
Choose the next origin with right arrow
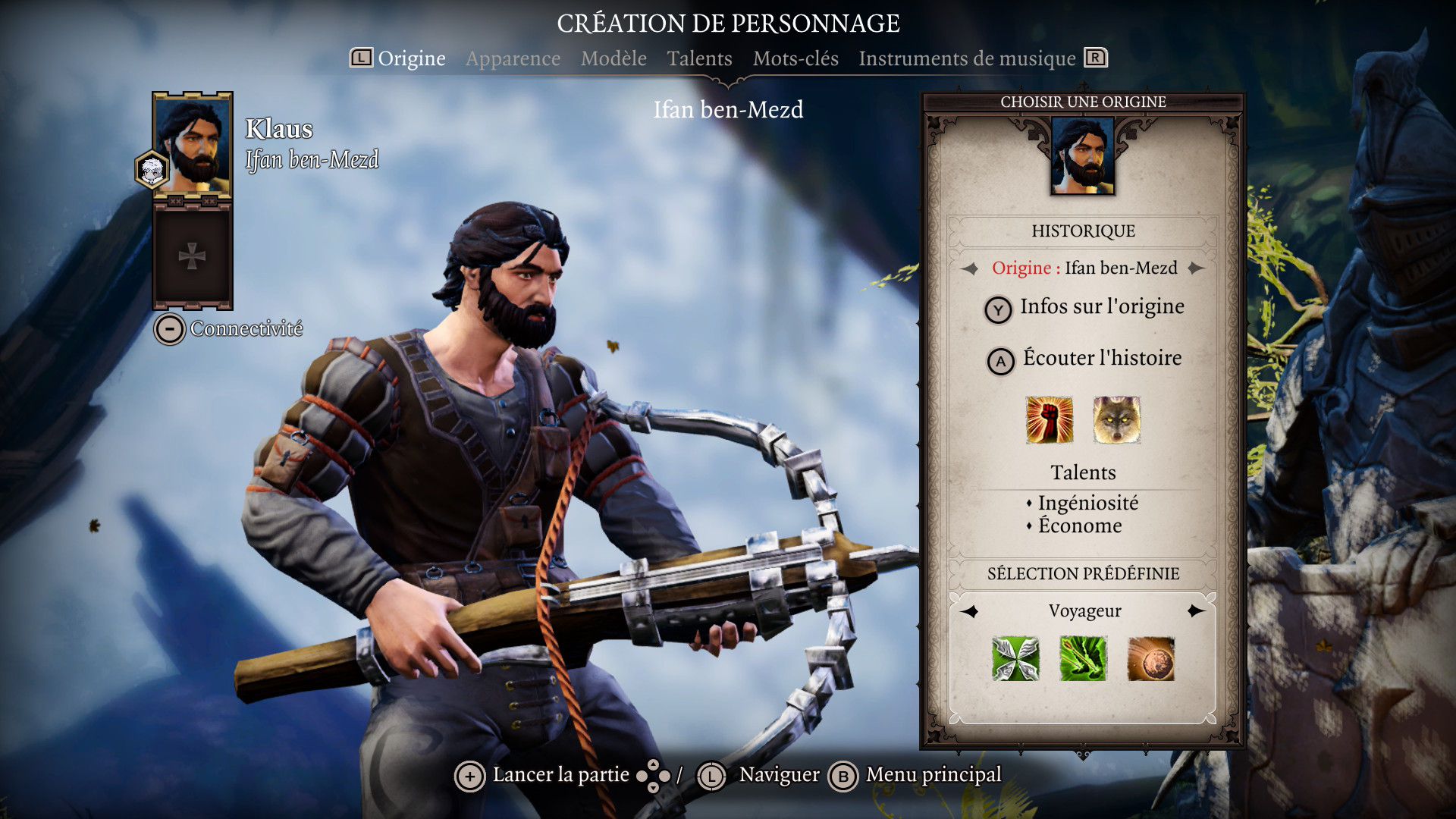click(1197, 268)
